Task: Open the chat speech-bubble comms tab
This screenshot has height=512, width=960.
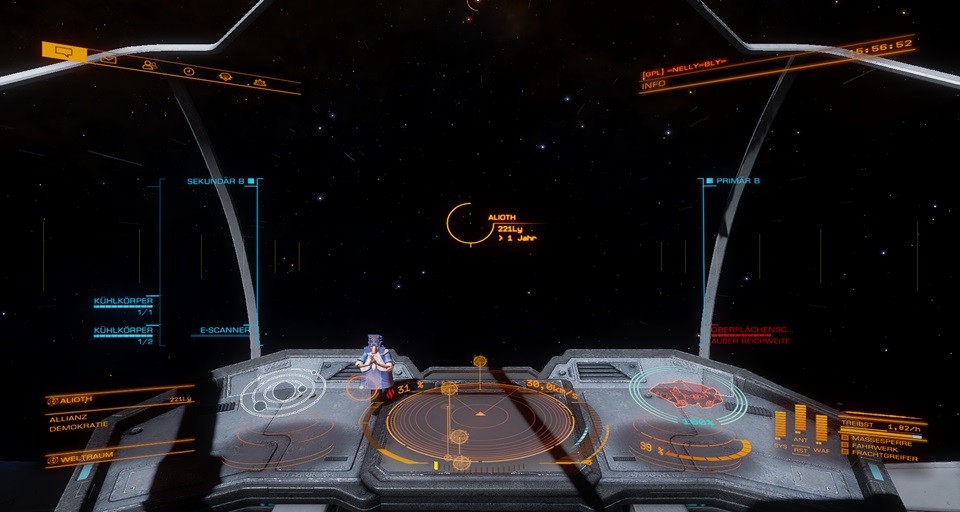Action: pos(63,50)
